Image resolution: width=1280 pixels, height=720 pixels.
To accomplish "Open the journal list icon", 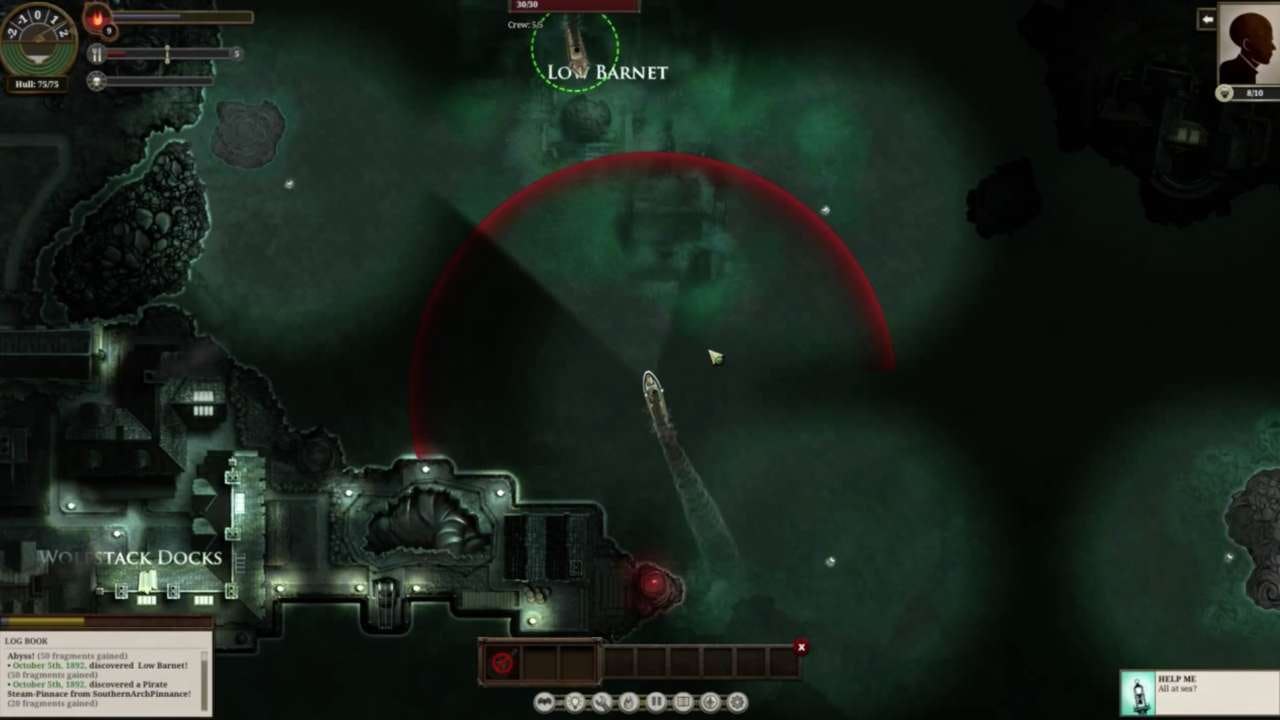I will 683,703.
